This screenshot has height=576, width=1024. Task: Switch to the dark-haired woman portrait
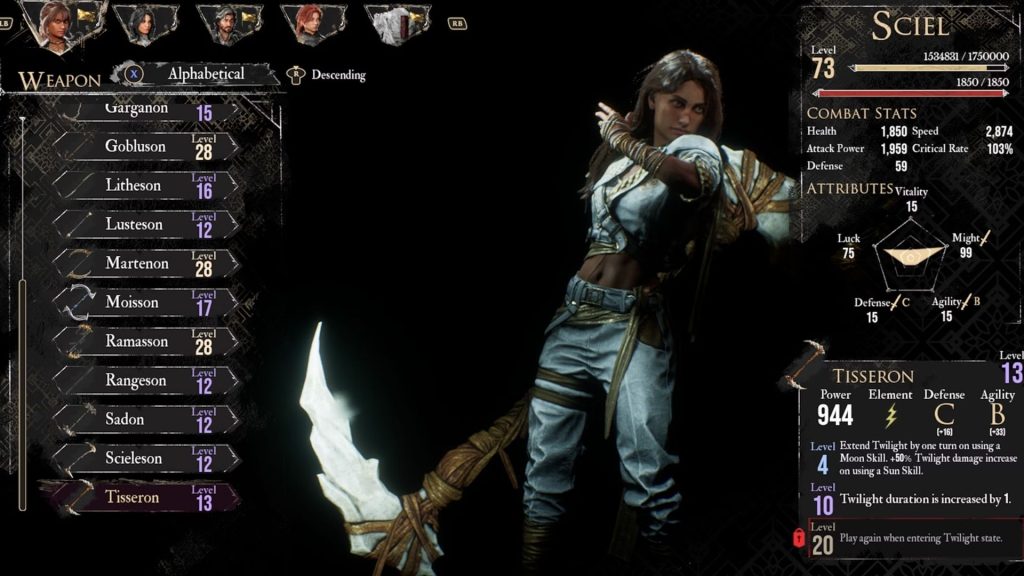tap(145, 24)
